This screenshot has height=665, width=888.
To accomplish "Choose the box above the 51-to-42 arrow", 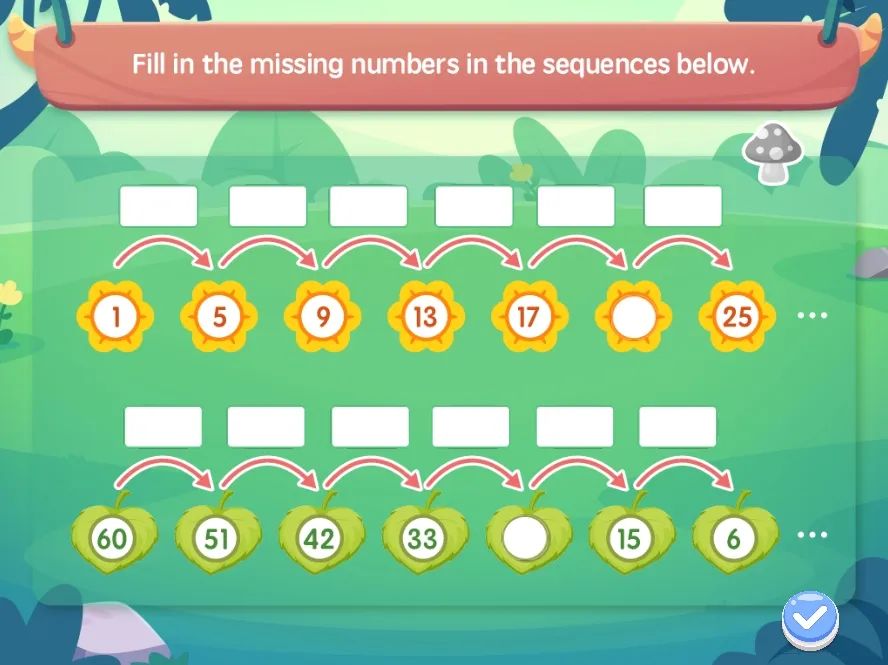I will pyautogui.click(x=266, y=427).
